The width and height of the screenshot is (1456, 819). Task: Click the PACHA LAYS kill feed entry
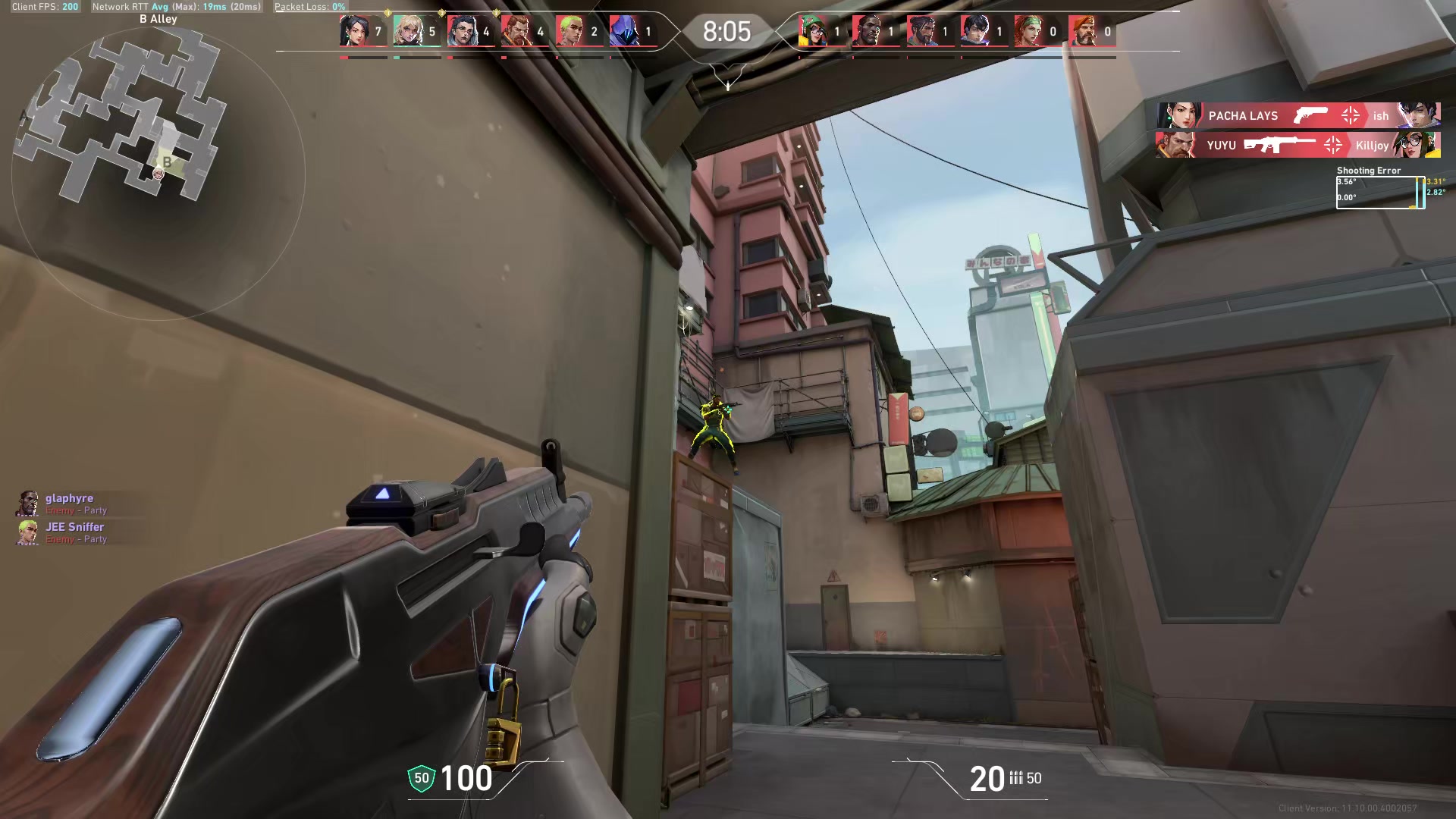click(x=1289, y=116)
